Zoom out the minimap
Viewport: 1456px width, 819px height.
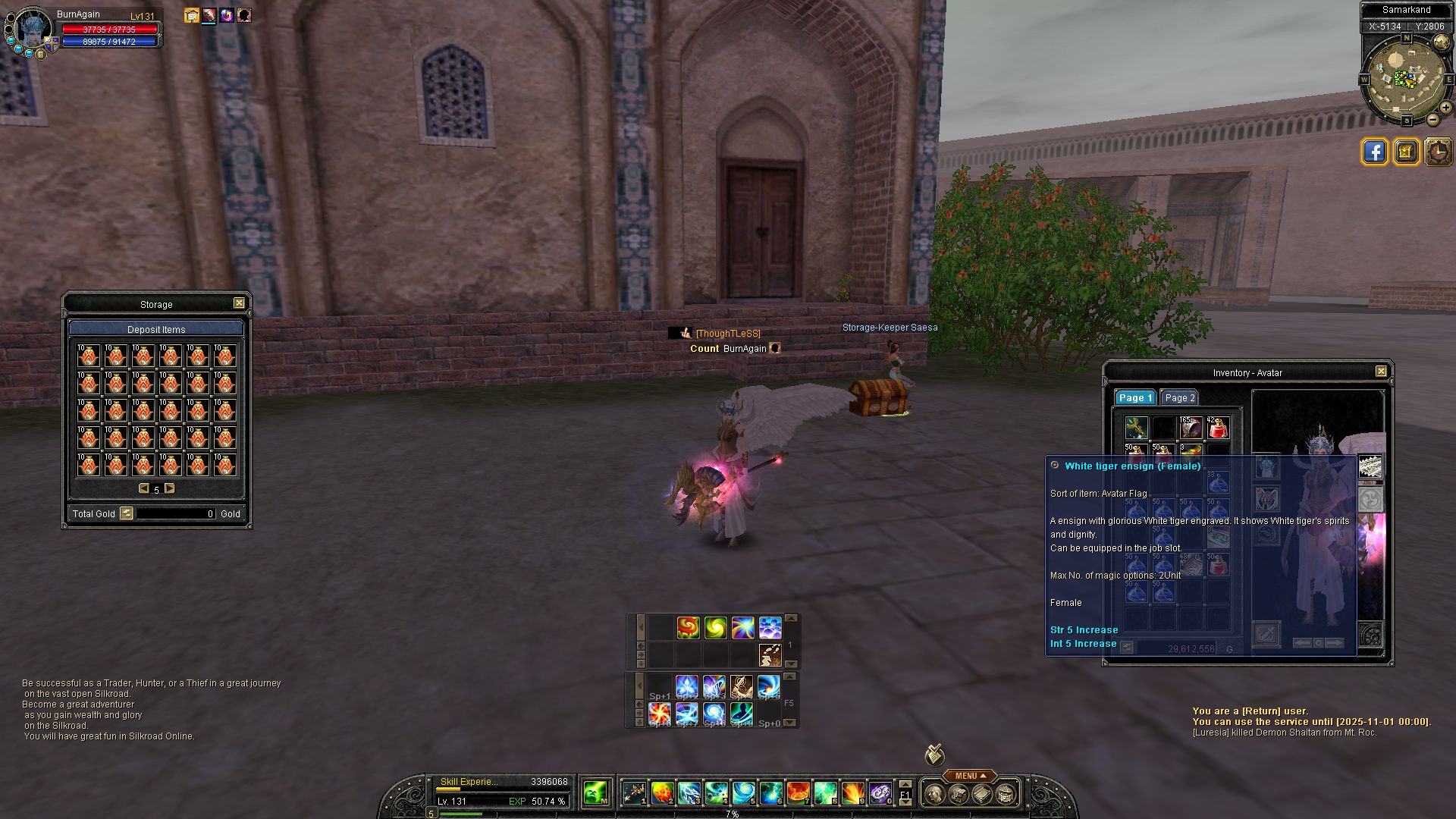[x=1432, y=120]
